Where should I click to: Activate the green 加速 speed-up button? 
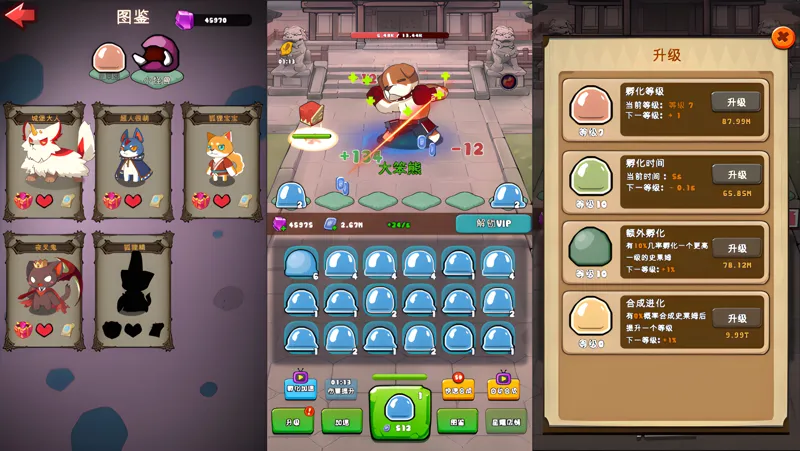[342, 421]
